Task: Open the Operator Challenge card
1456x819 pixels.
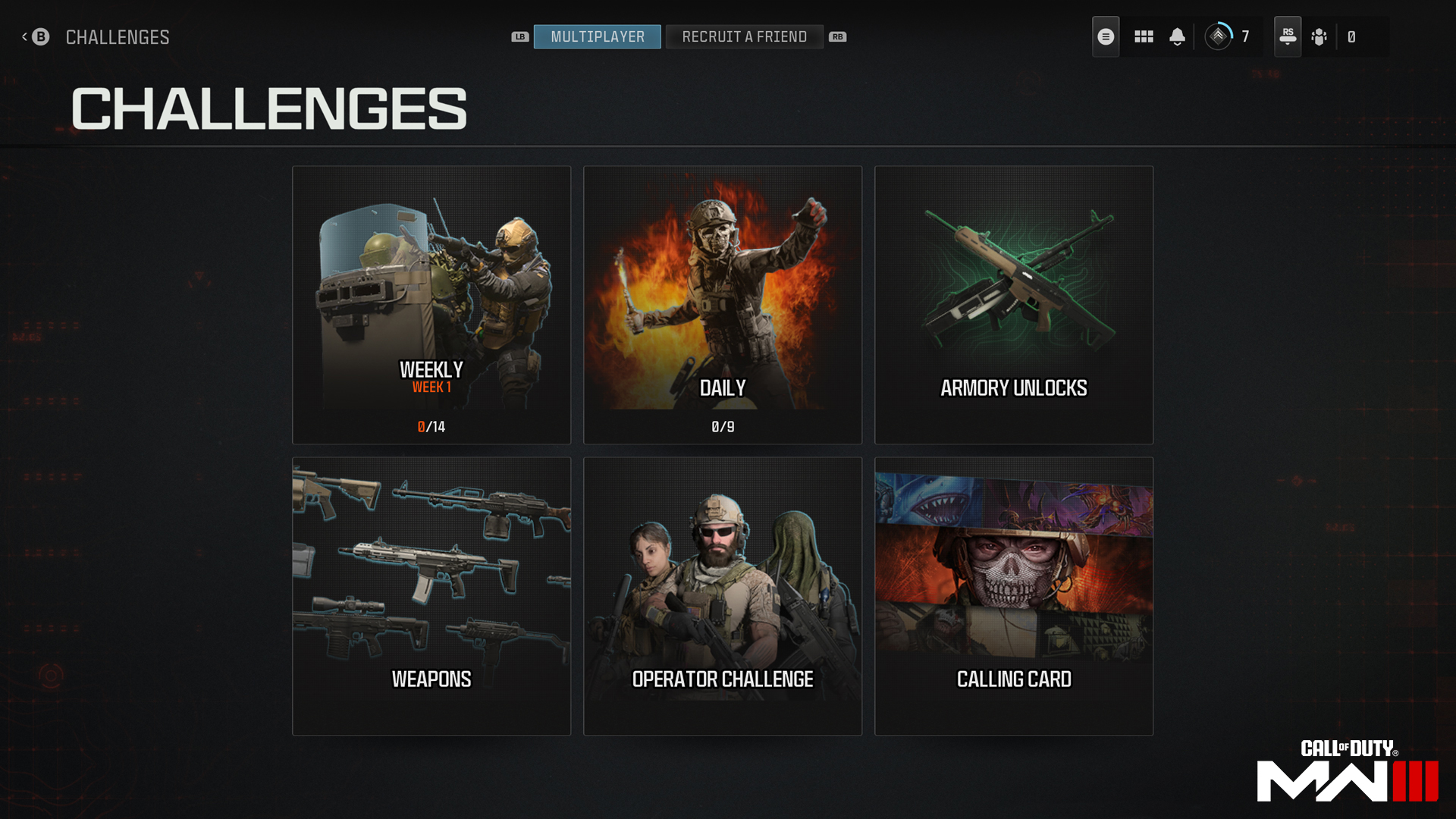Action: pos(722,595)
